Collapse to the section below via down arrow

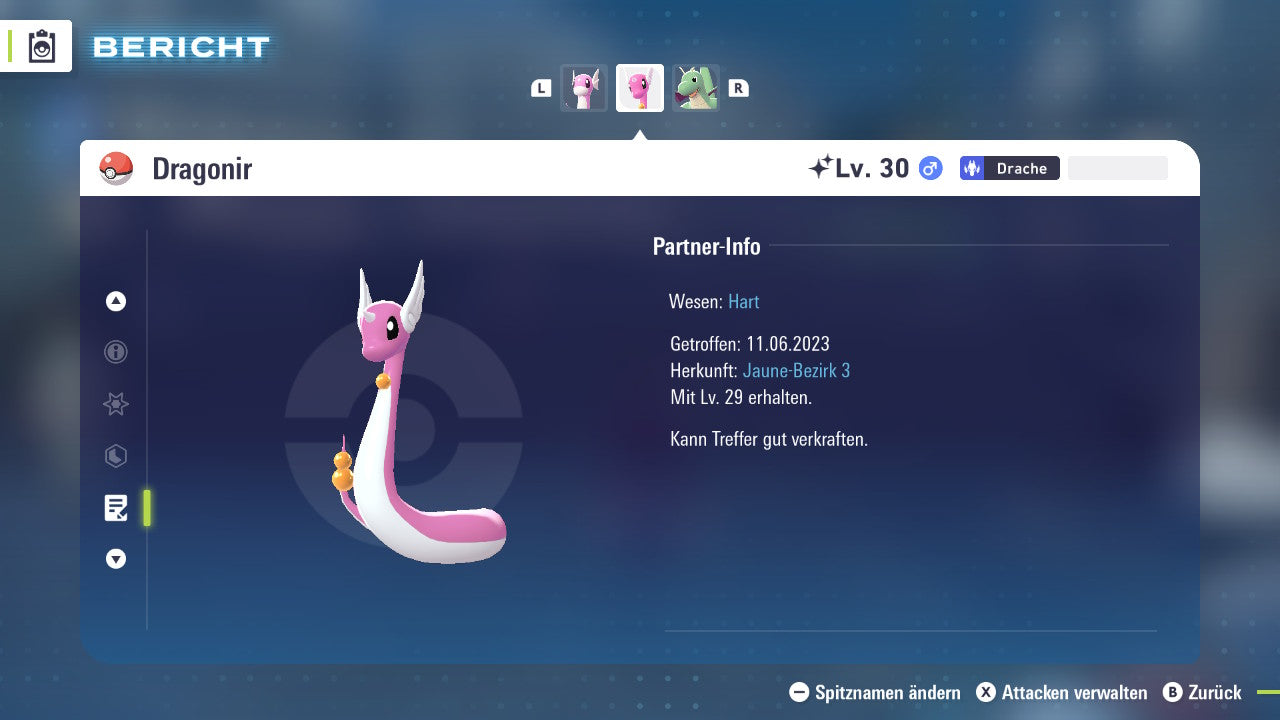click(x=115, y=559)
